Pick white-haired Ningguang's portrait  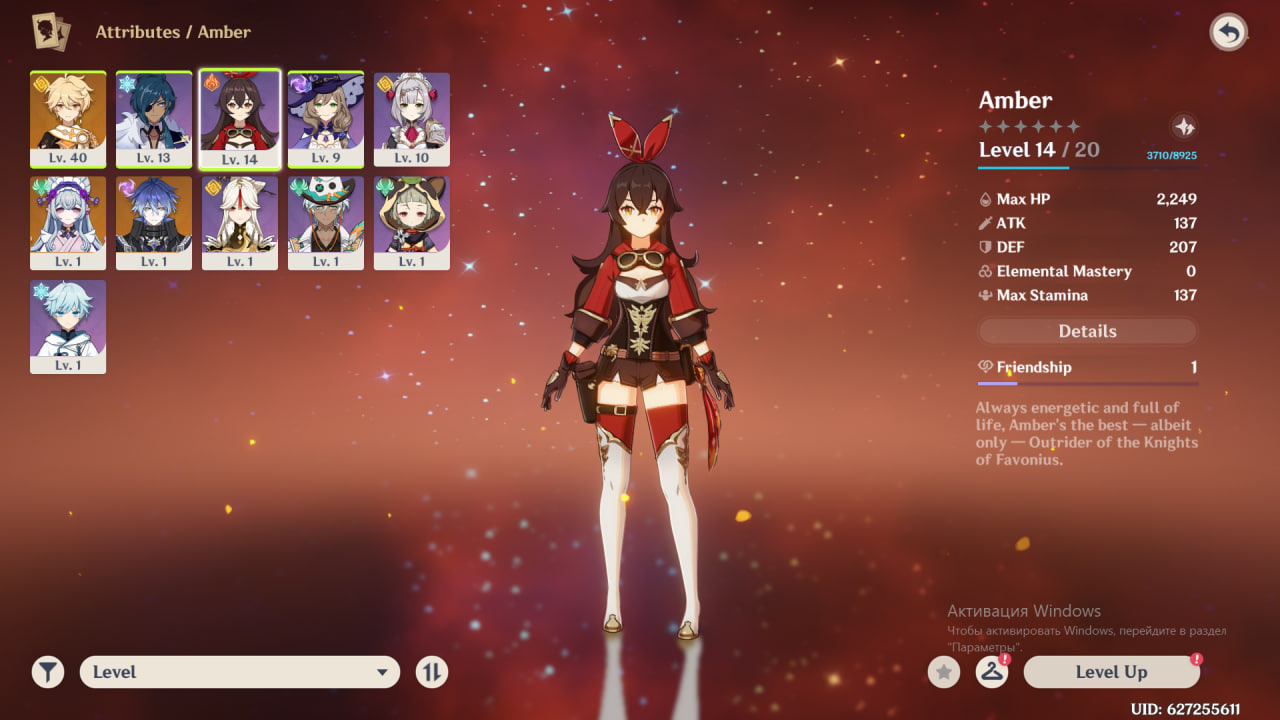click(x=240, y=222)
